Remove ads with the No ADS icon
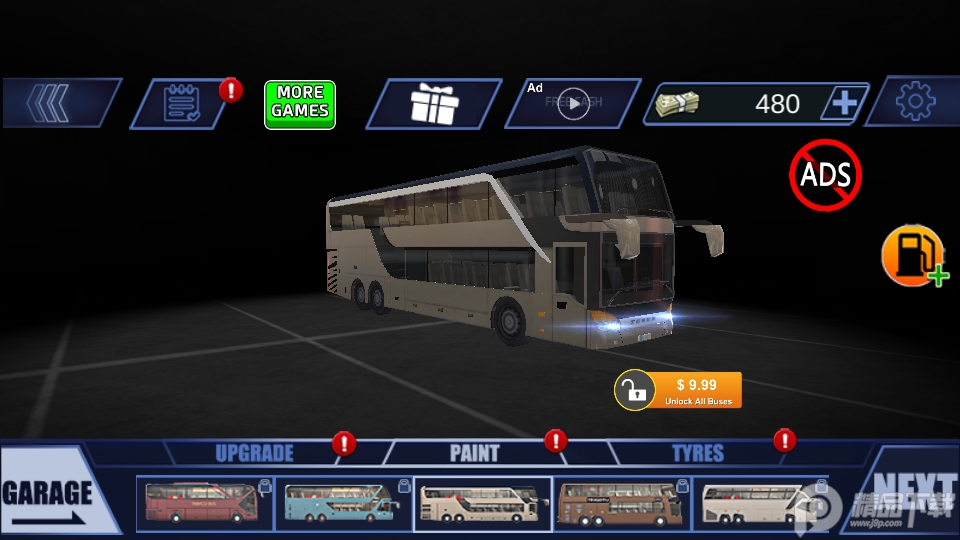 point(825,176)
